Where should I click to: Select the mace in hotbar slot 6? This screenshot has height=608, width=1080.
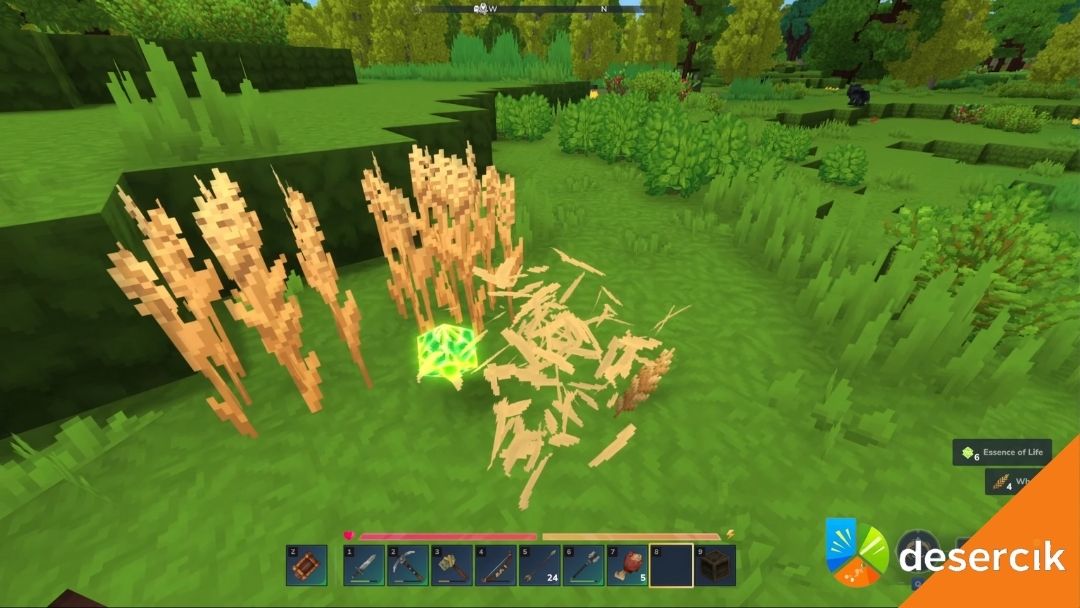[584, 566]
